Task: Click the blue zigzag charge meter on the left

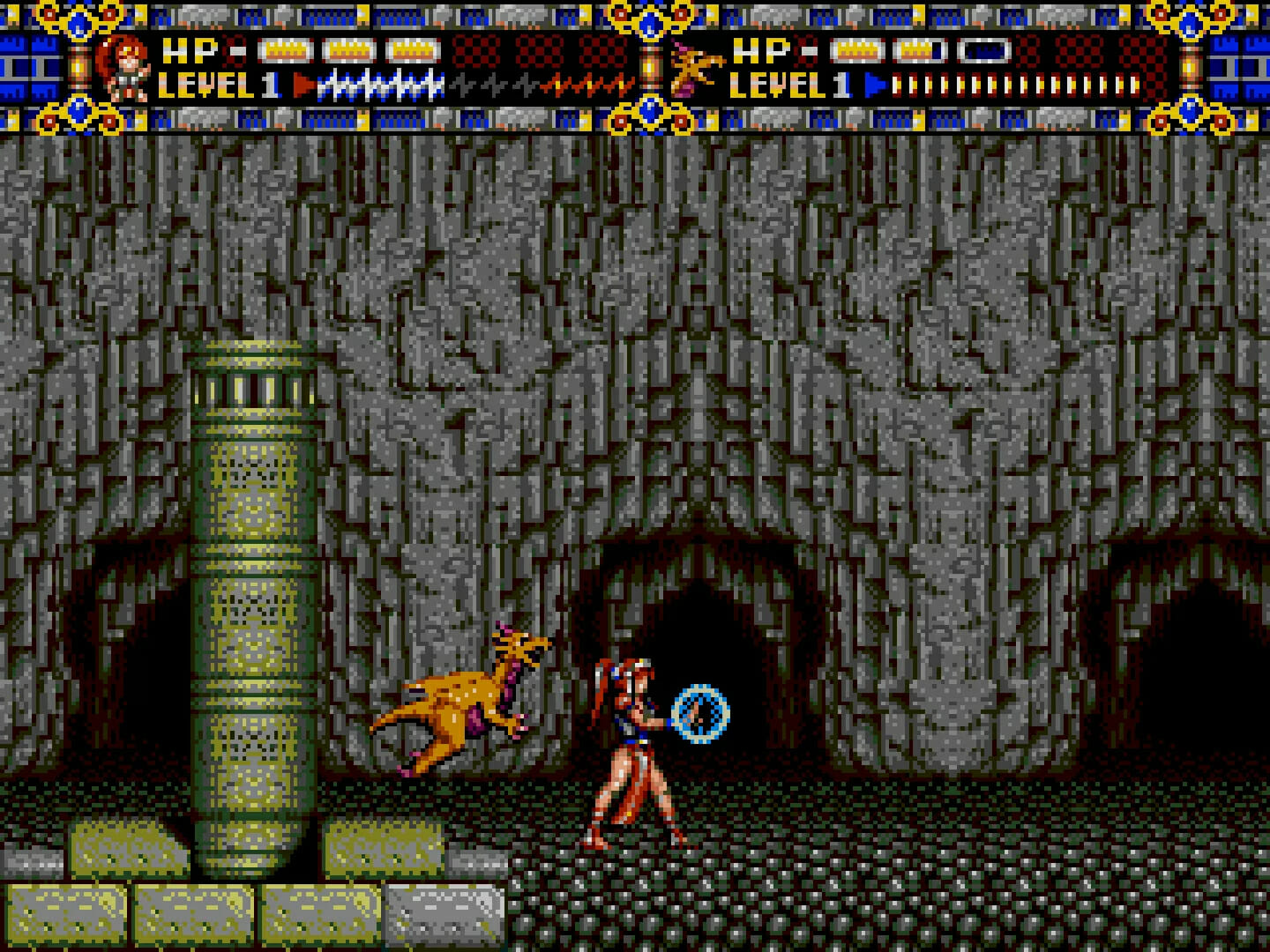Action: tap(379, 86)
